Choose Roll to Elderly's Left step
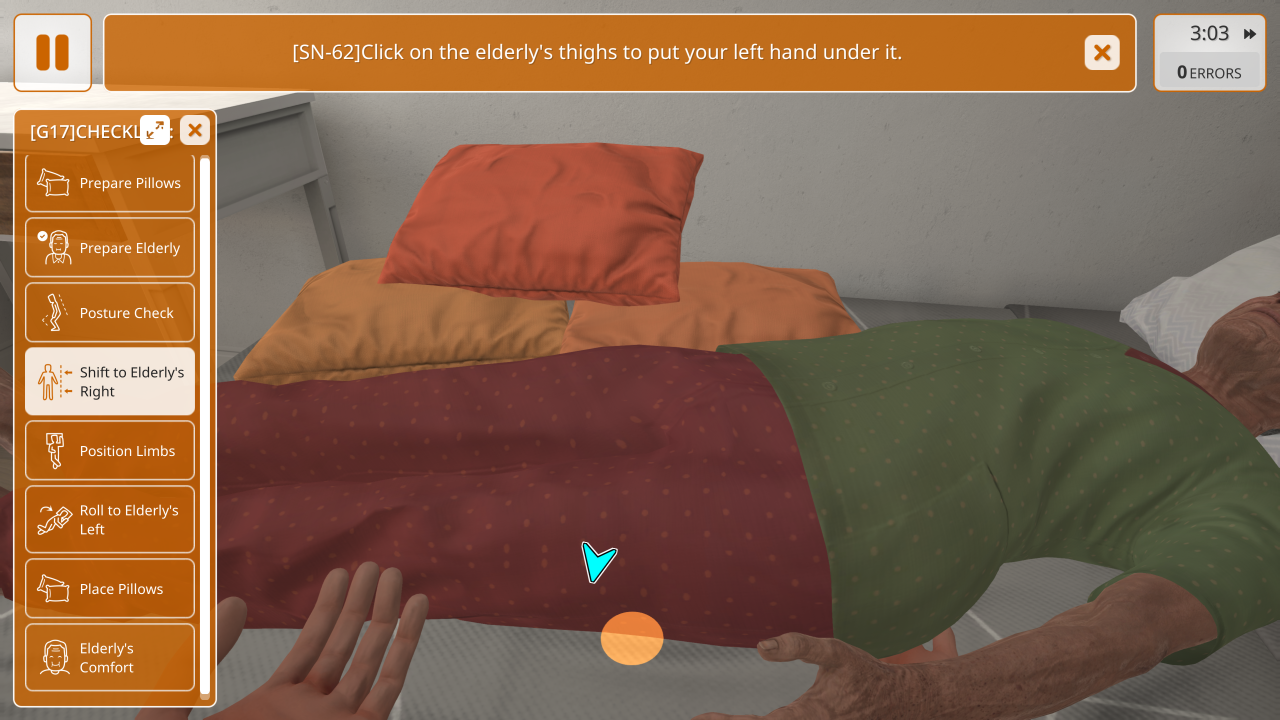Image resolution: width=1280 pixels, height=720 pixels. click(x=110, y=520)
